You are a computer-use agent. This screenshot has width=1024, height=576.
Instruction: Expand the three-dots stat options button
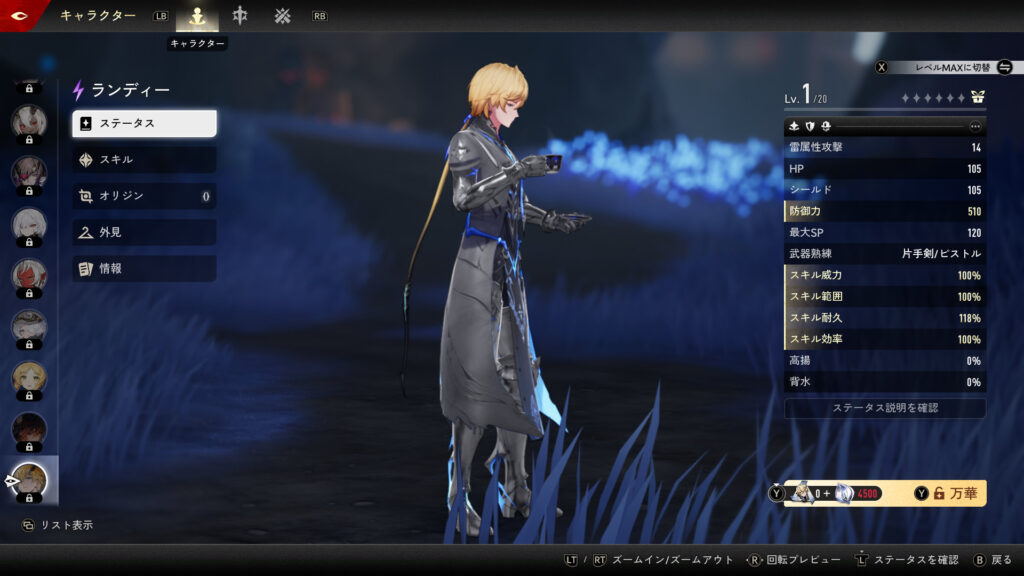[976, 126]
